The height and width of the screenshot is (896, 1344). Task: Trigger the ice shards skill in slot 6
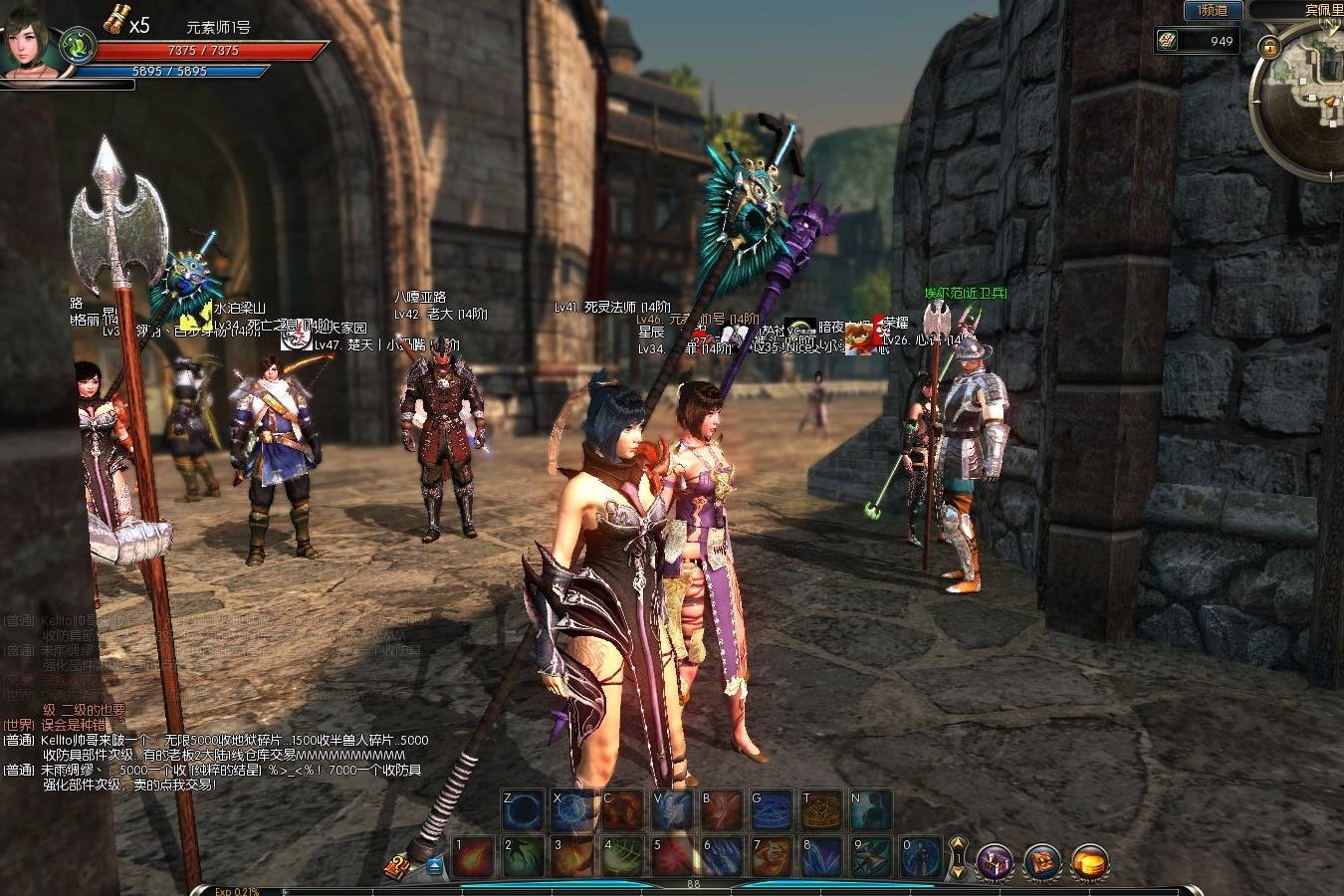pos(722,856)
